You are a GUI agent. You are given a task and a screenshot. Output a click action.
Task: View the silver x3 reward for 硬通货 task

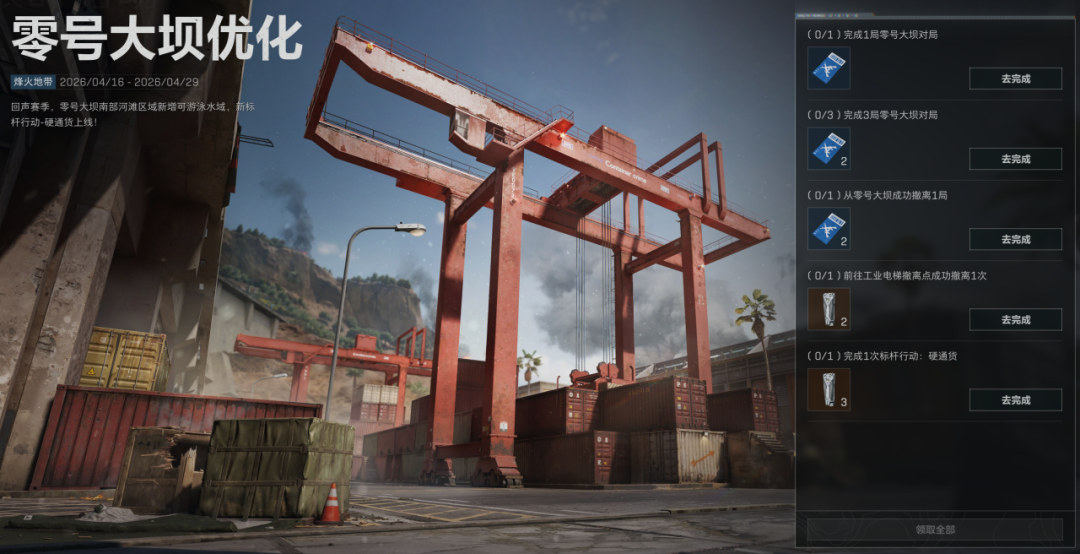point(828,389)
